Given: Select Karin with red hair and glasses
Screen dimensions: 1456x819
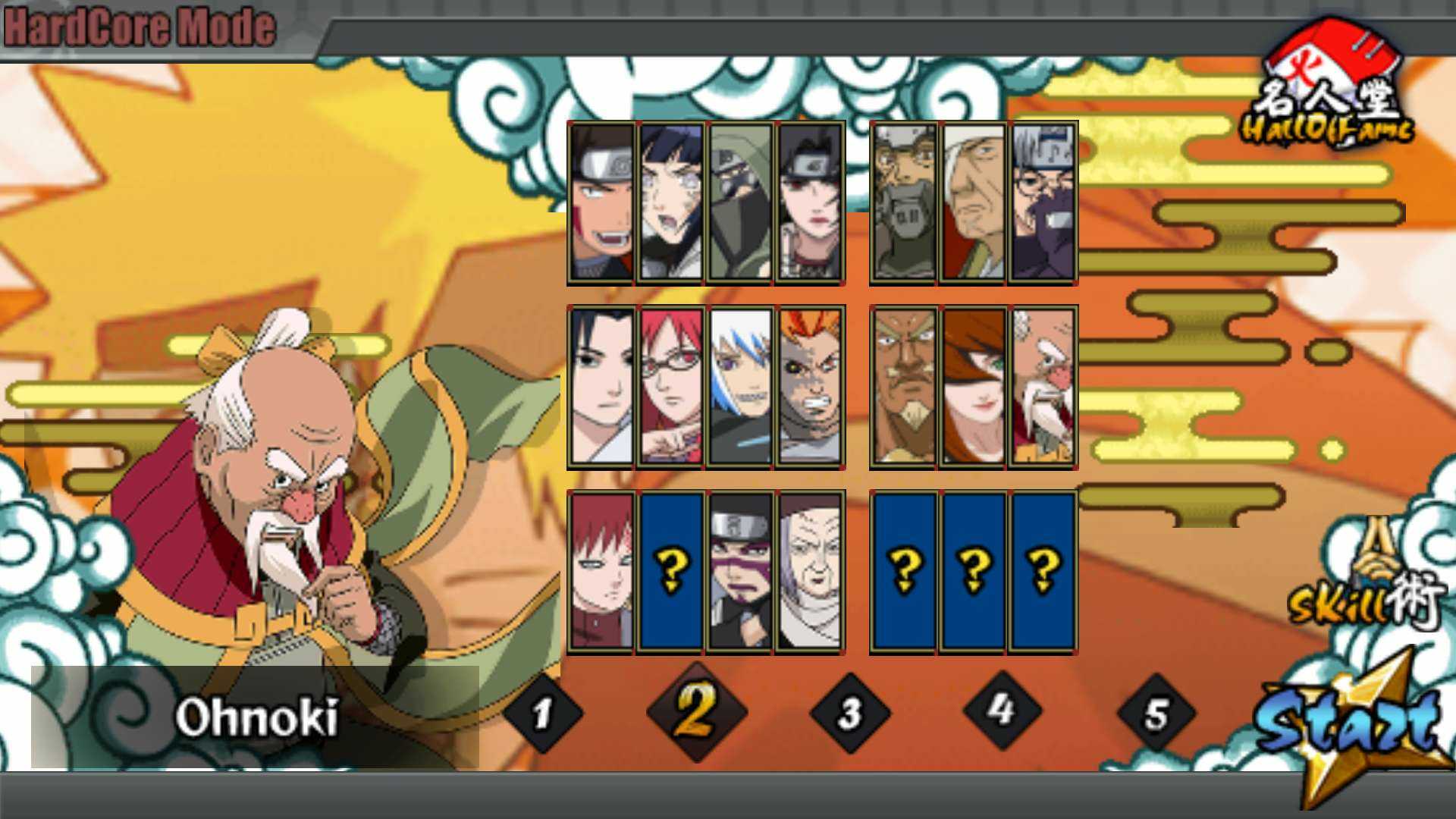Looking at the screenshot, I should (670, 387).
